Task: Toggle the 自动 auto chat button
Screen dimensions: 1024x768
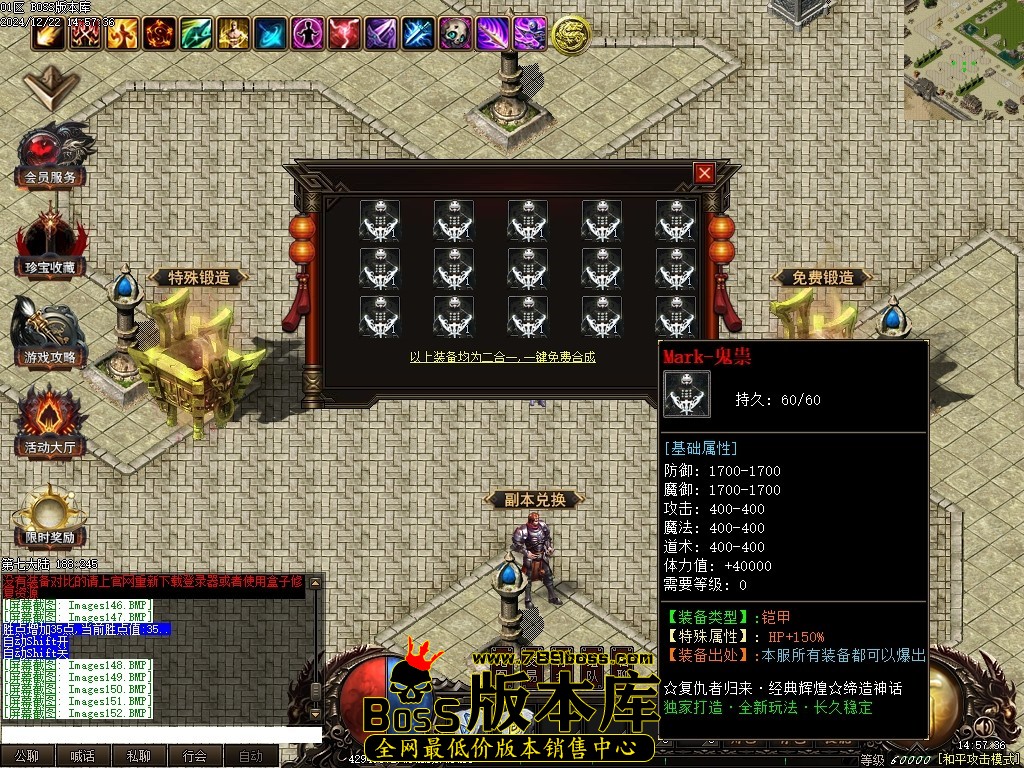Action: tap(251, 756)
